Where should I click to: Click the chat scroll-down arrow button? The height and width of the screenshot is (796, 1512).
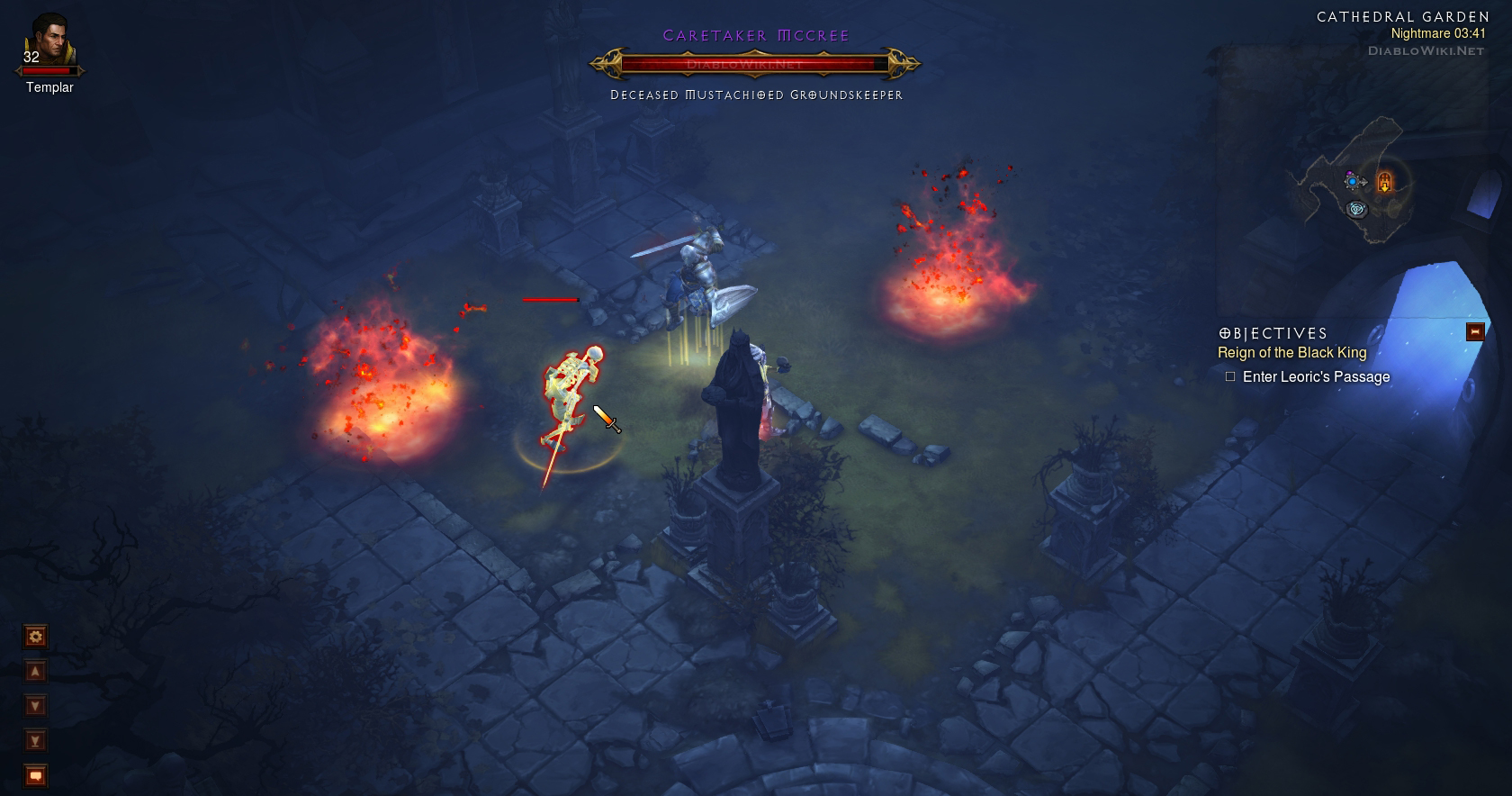click(35, 706)
